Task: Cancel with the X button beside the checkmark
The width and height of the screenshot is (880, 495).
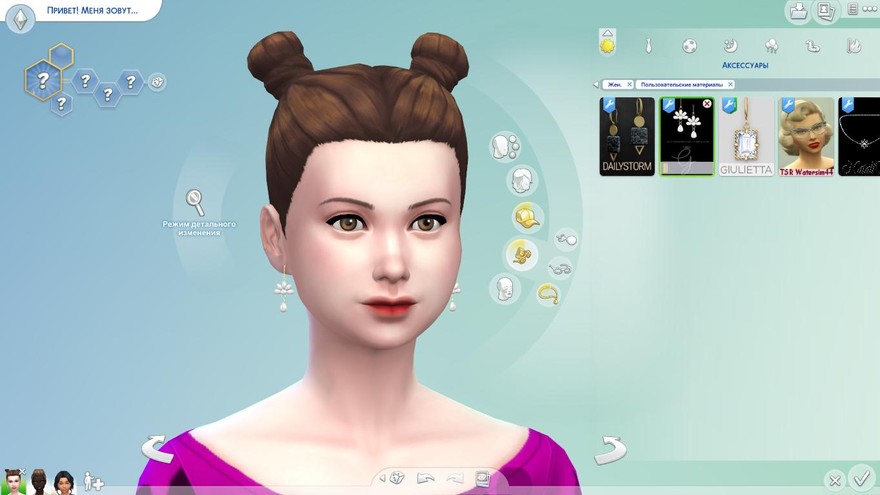Action: click(836, 480)
